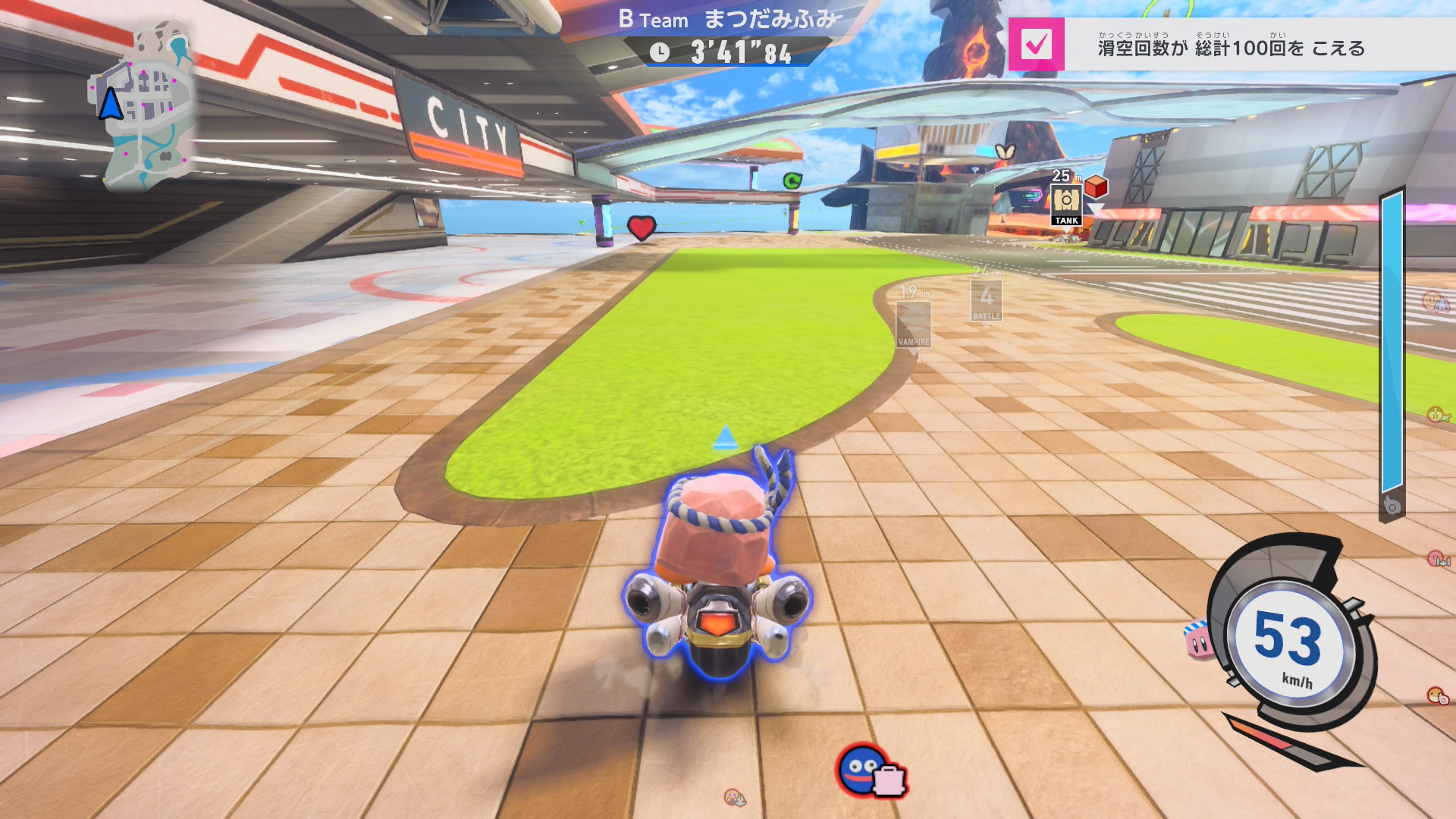Click the pink checkmark achievement box

coord(1036,45)
